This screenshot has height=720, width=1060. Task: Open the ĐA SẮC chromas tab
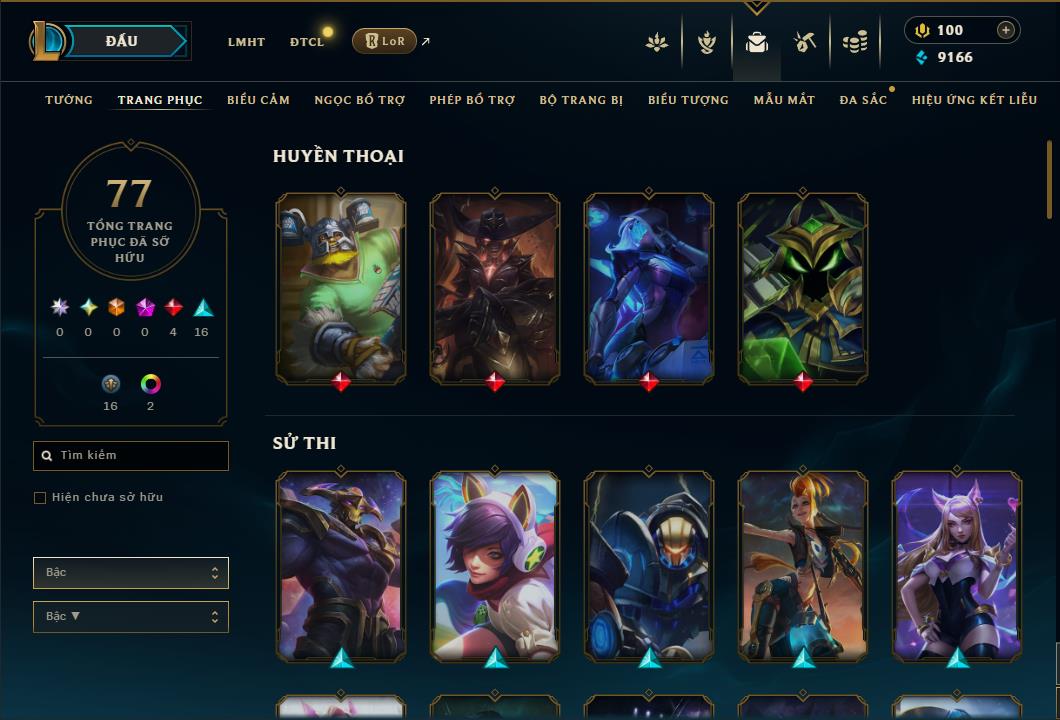click(863, 100)
